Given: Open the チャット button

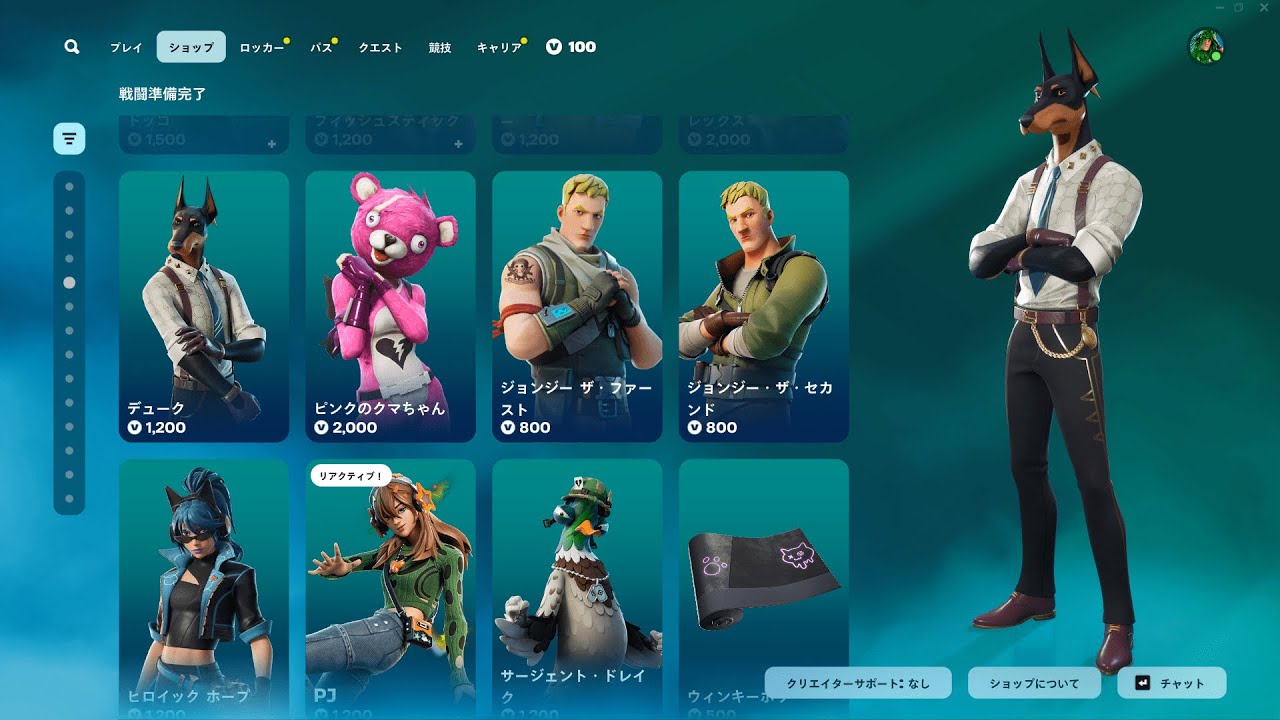Looking at the screenshot, I should tap(1171, 683).
